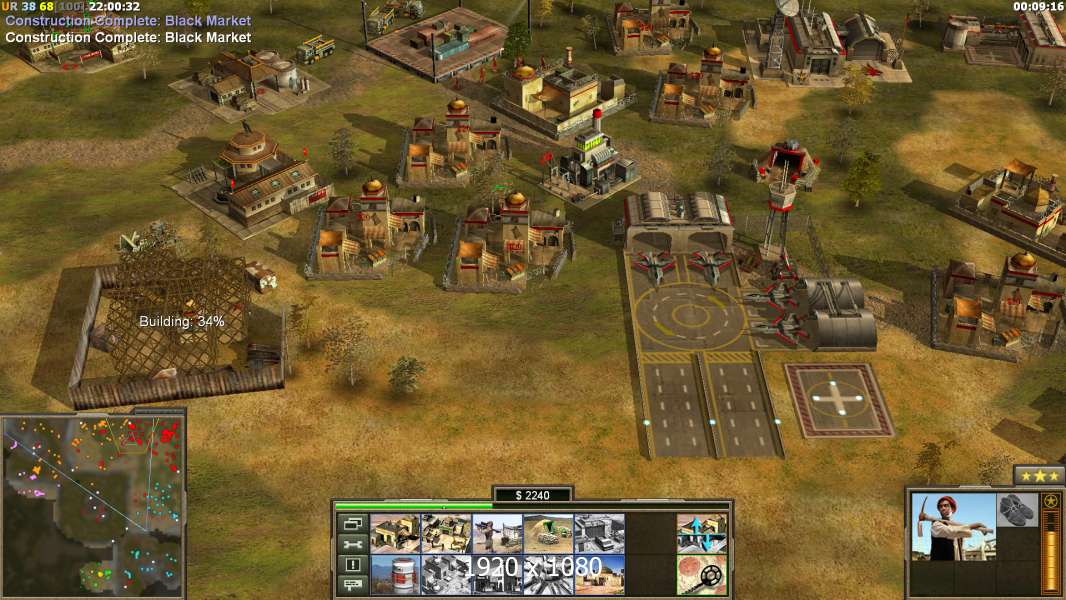Click the exclamation mark button
The height and width of the screenshot is (600, 1066).
351,565
